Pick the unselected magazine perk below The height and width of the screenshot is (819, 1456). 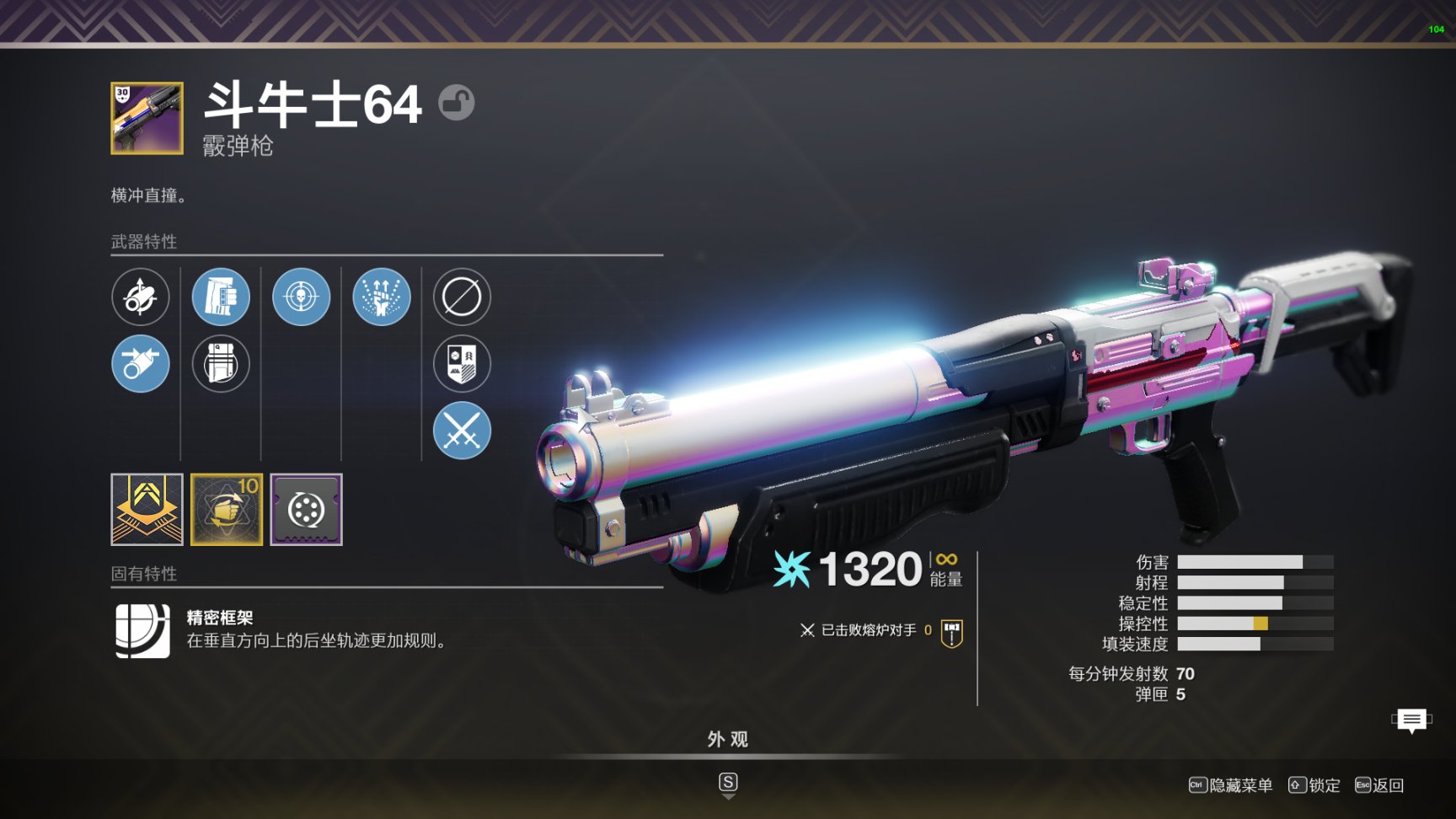(221, 364)
